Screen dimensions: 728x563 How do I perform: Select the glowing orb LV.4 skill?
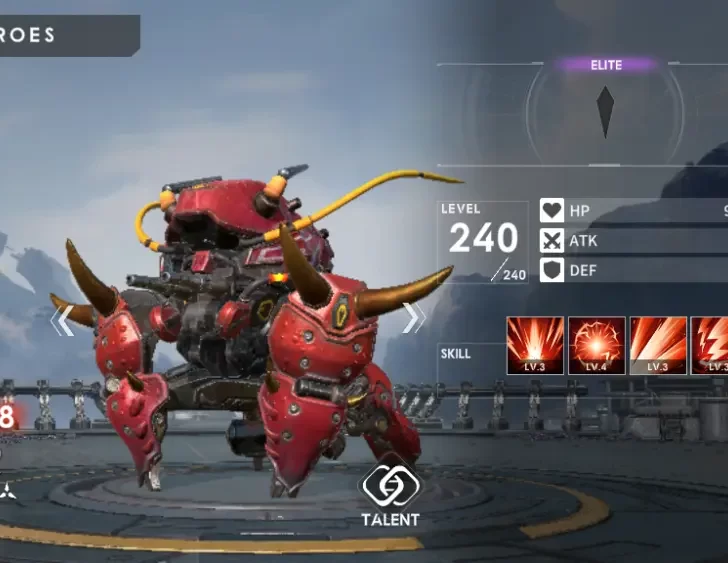point(597,345)
